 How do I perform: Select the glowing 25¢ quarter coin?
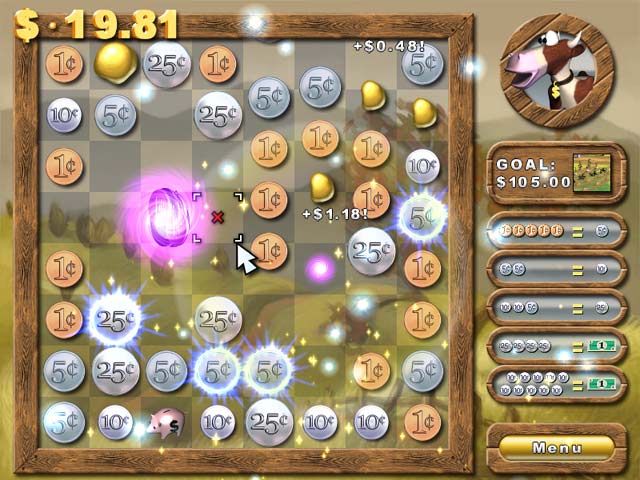pyautogui.click(x=114, y=320)
